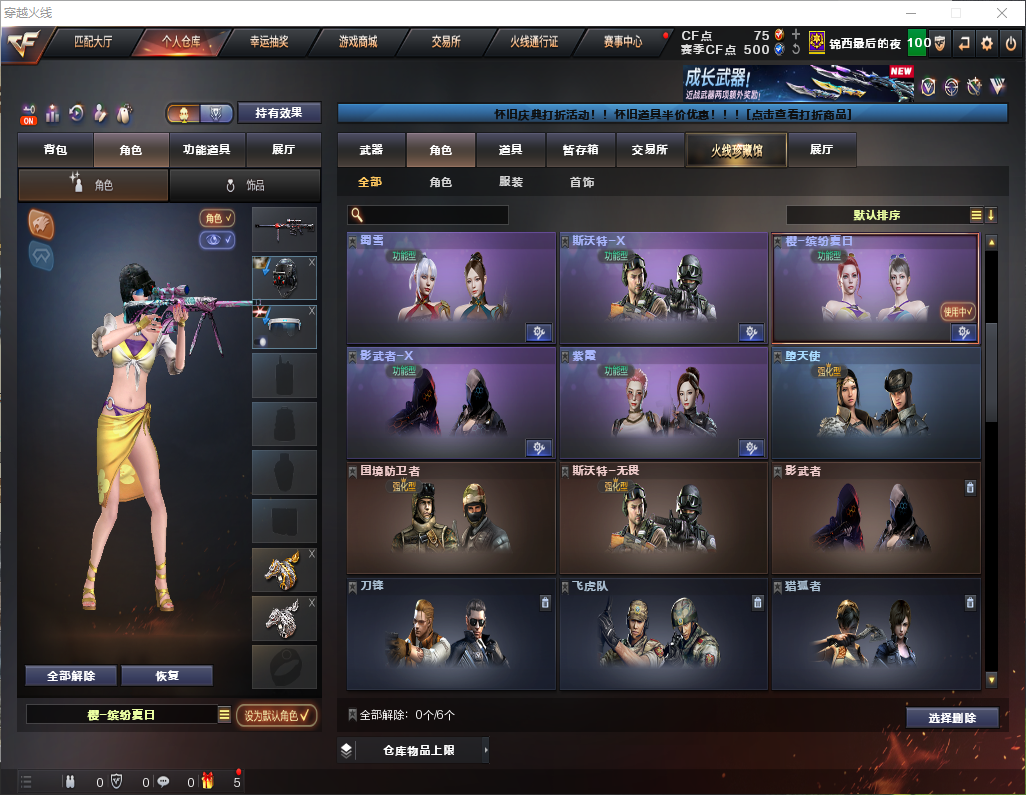
Task: Select the 堕天使 character card
Action: pos(875,403)
